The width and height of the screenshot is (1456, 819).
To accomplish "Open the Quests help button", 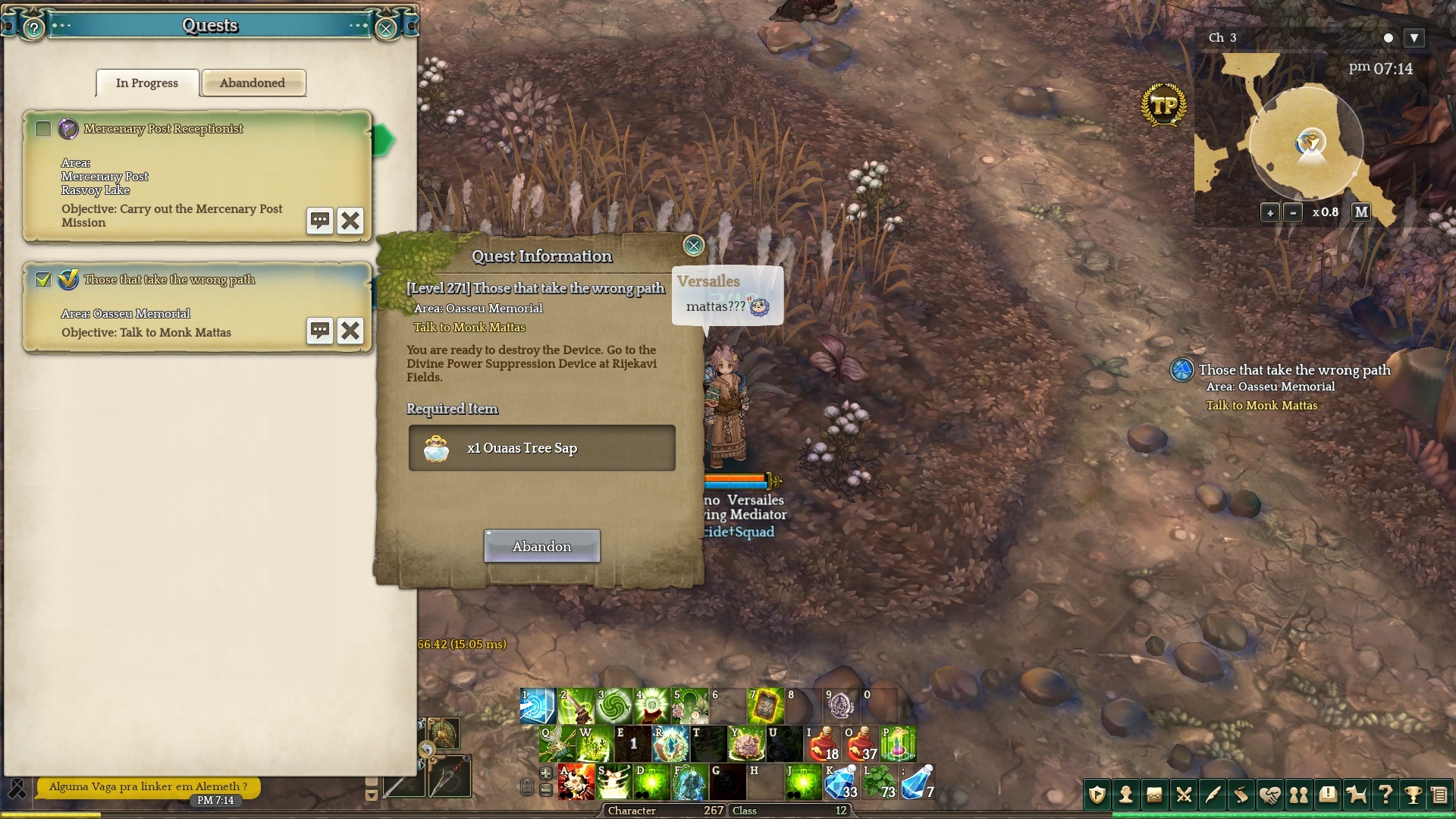I will 33,29.
